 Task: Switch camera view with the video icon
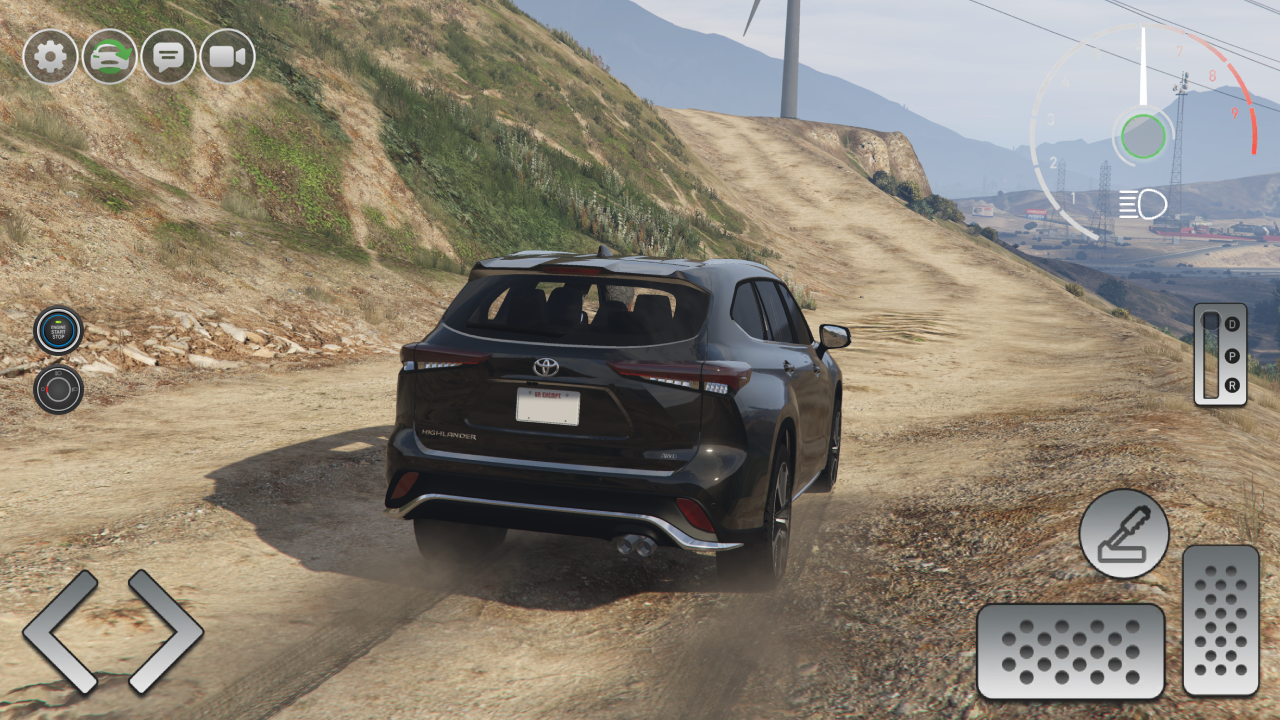coord(227,57)
